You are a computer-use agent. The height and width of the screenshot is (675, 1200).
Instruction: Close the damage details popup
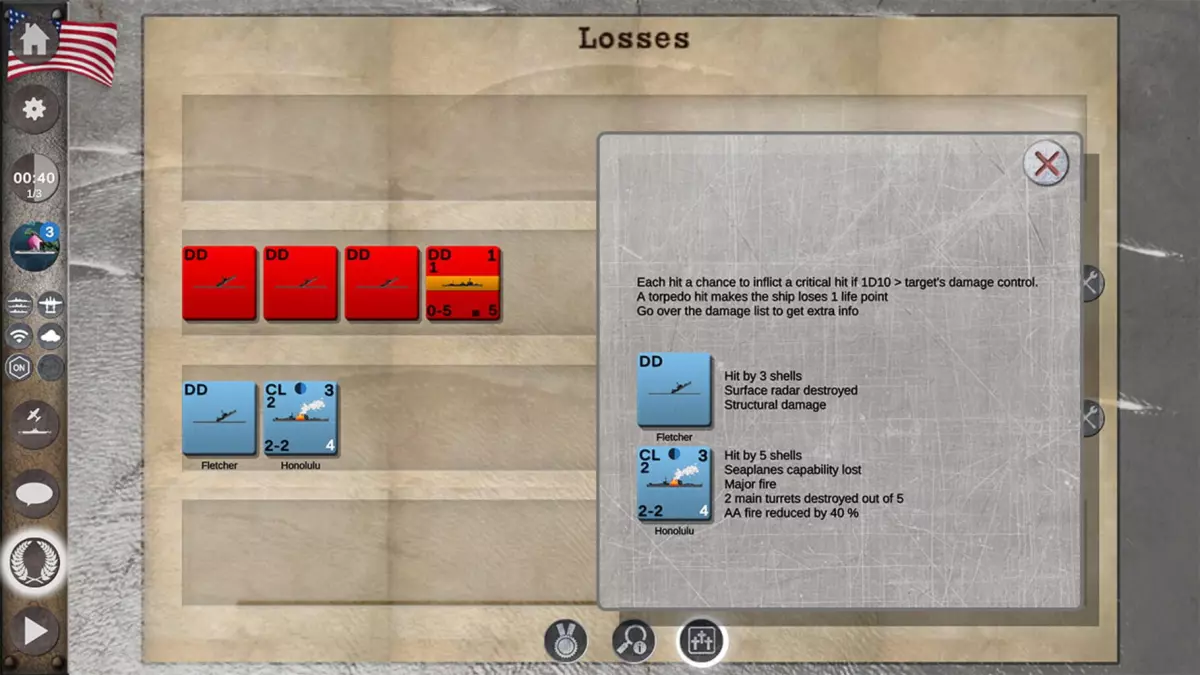pos(1046,164)
